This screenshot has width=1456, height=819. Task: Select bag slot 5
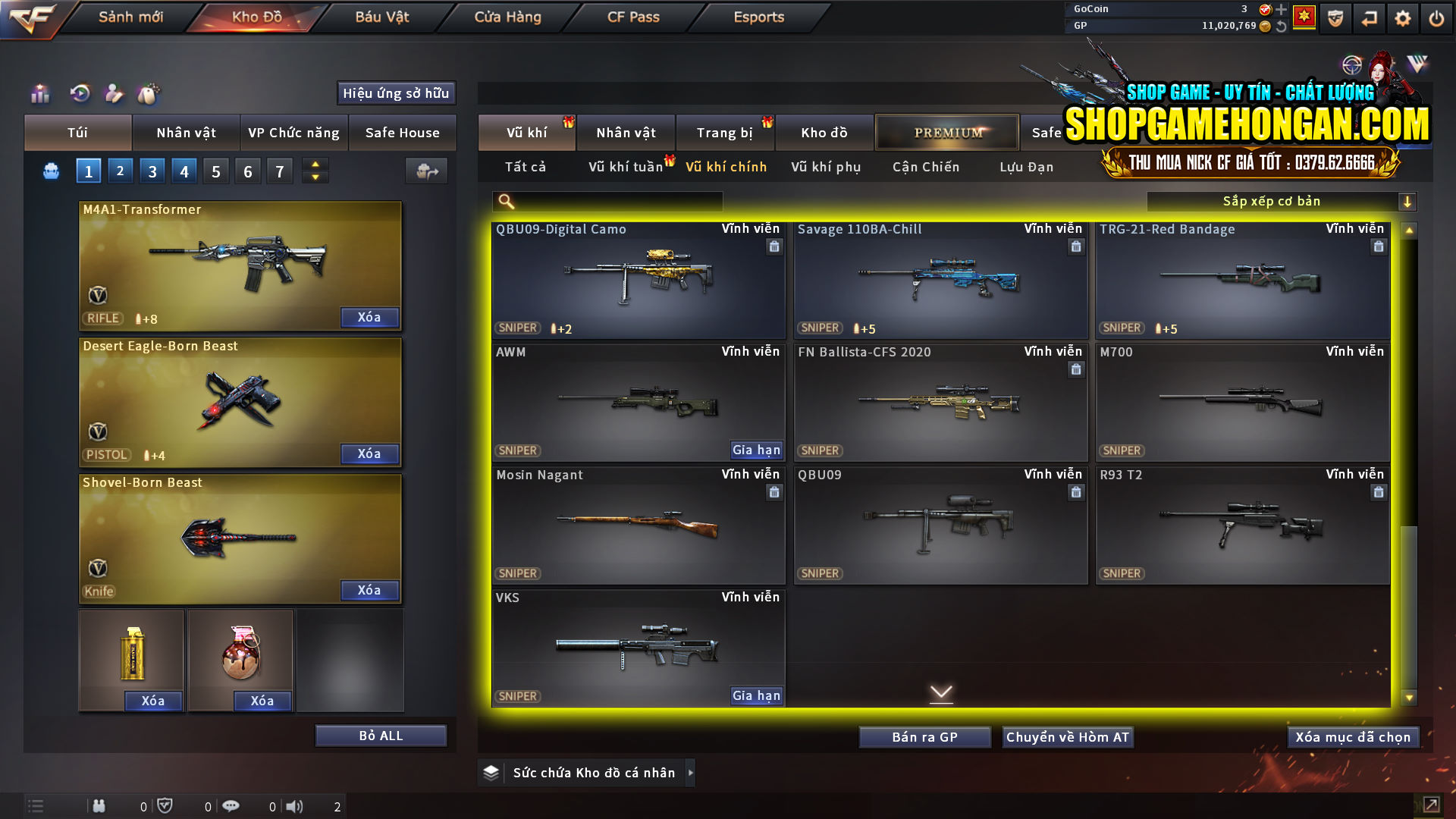[215, 171]
